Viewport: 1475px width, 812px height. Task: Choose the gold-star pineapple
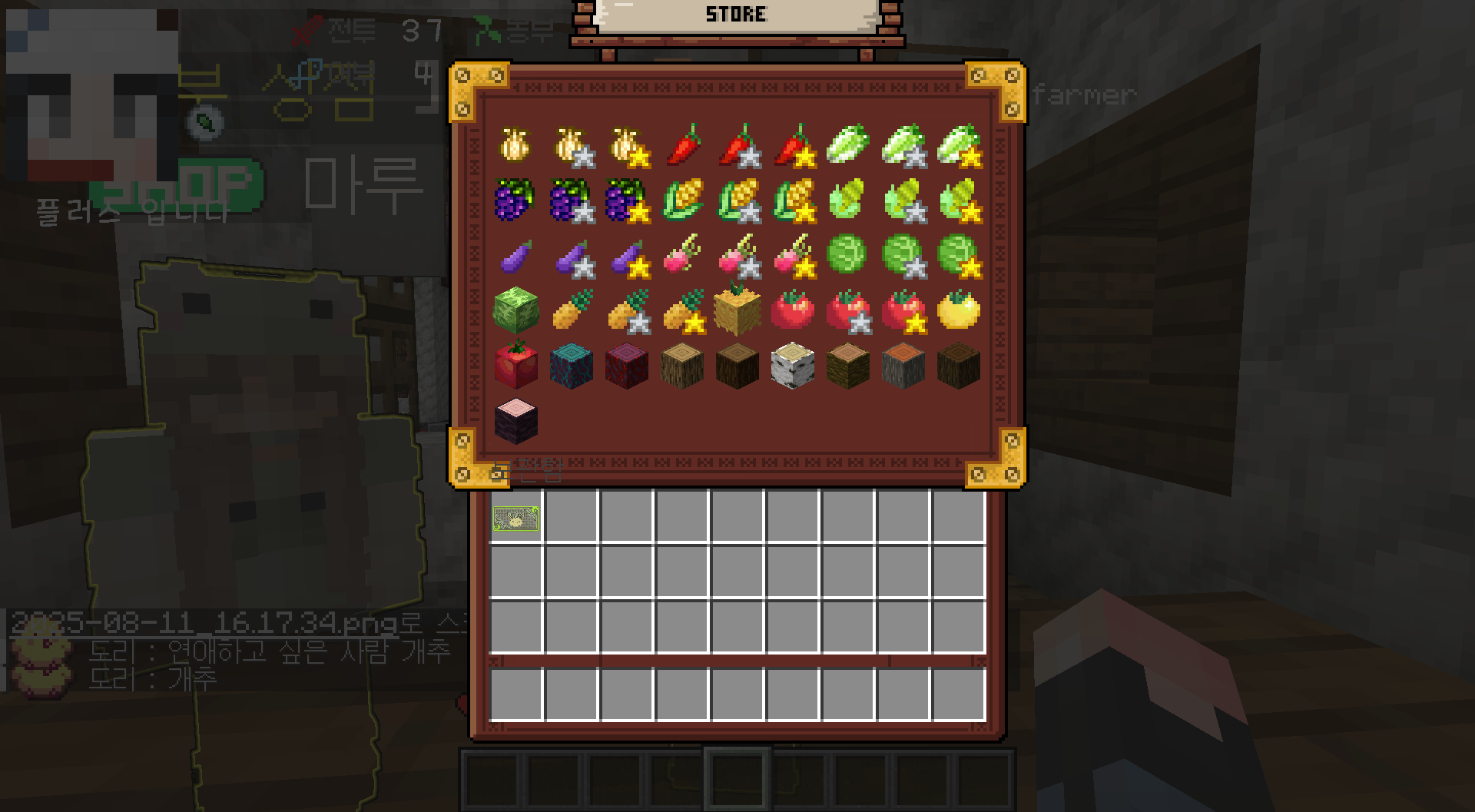click(x=682, y=310)
